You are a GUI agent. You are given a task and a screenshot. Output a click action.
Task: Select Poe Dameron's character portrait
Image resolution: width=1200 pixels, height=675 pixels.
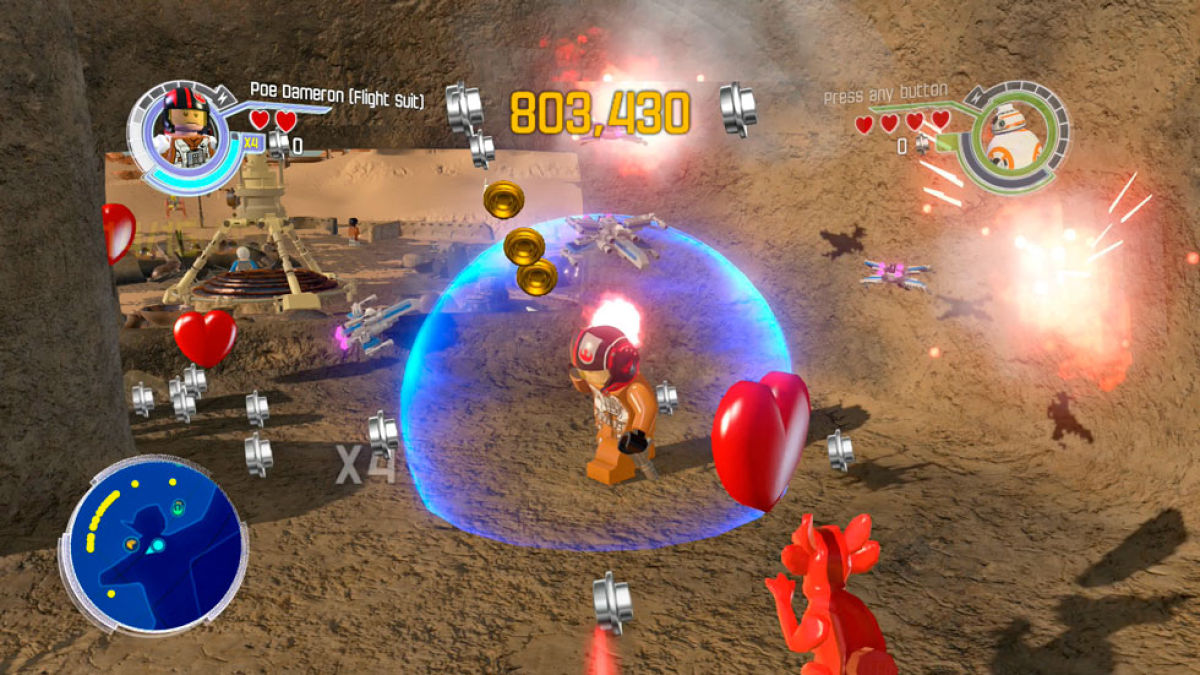coord(183,130)
